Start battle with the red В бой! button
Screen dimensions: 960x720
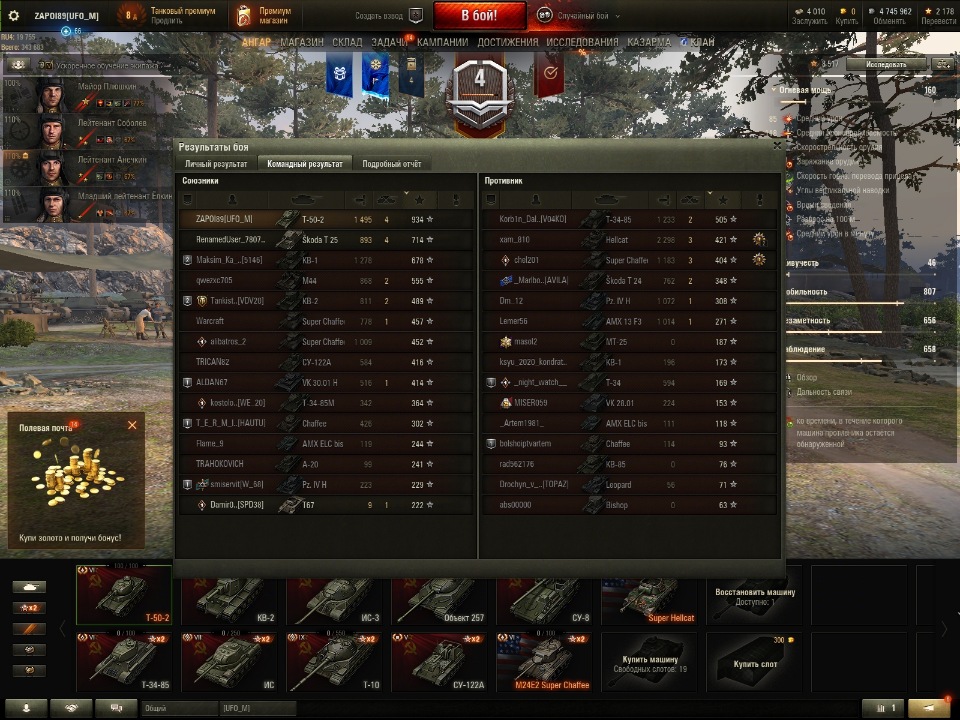[x=479, y=15]
